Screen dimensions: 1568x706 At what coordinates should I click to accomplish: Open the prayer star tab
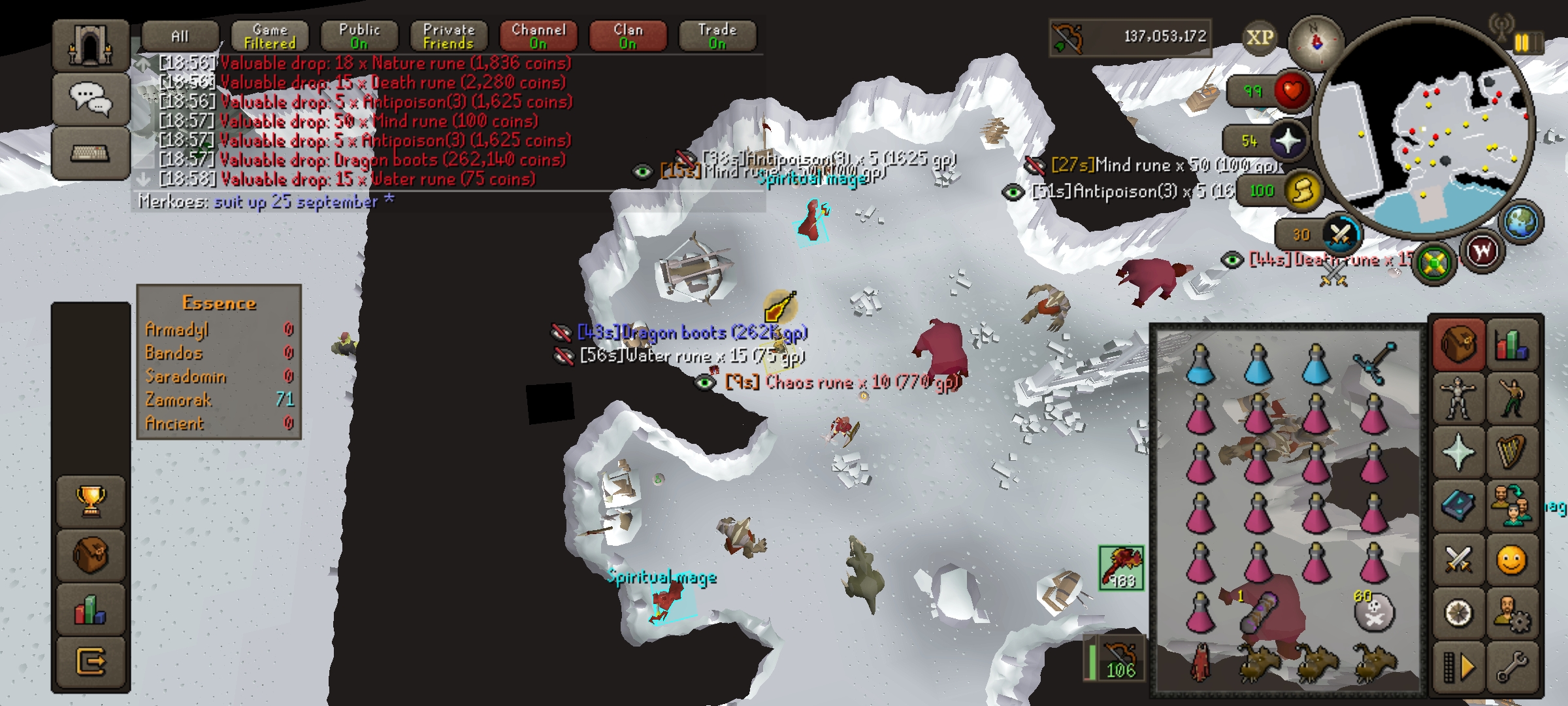click(1458, 452)
